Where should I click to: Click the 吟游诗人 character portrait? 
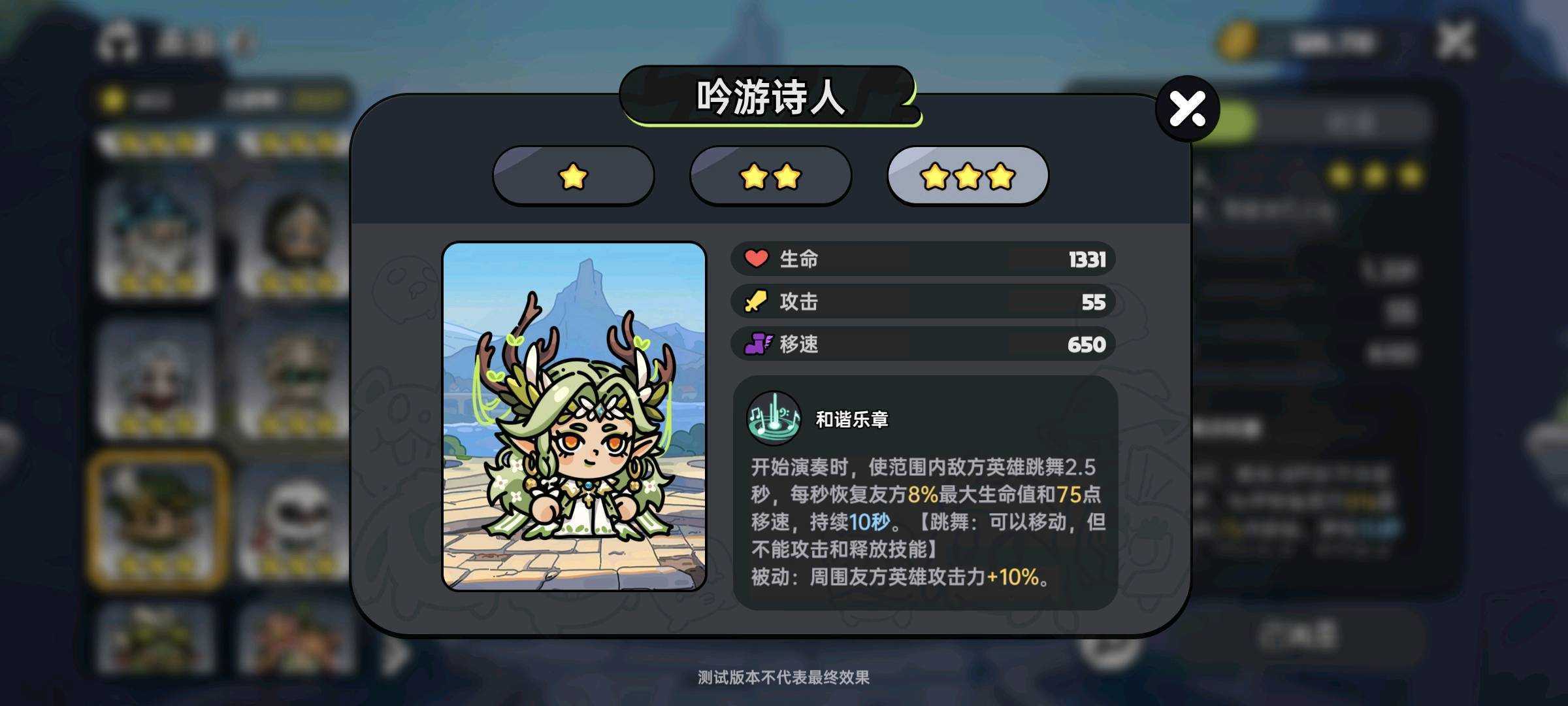(574, 416)
